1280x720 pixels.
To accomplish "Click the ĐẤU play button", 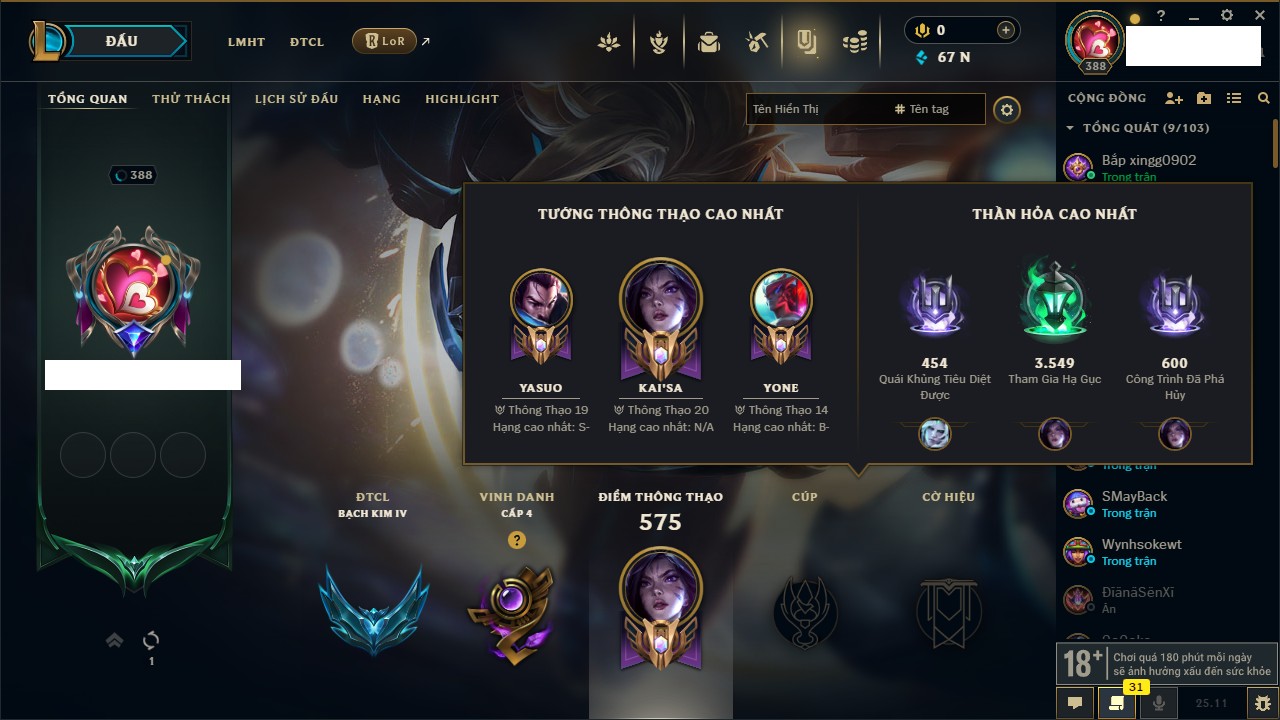I will pos(122,41).
